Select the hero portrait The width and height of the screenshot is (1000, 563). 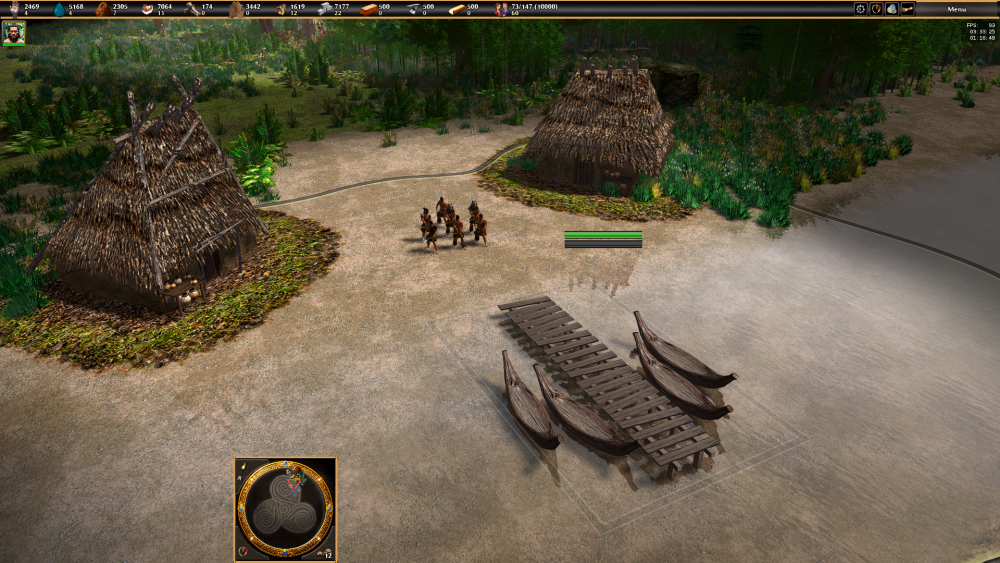coord(14,33)
